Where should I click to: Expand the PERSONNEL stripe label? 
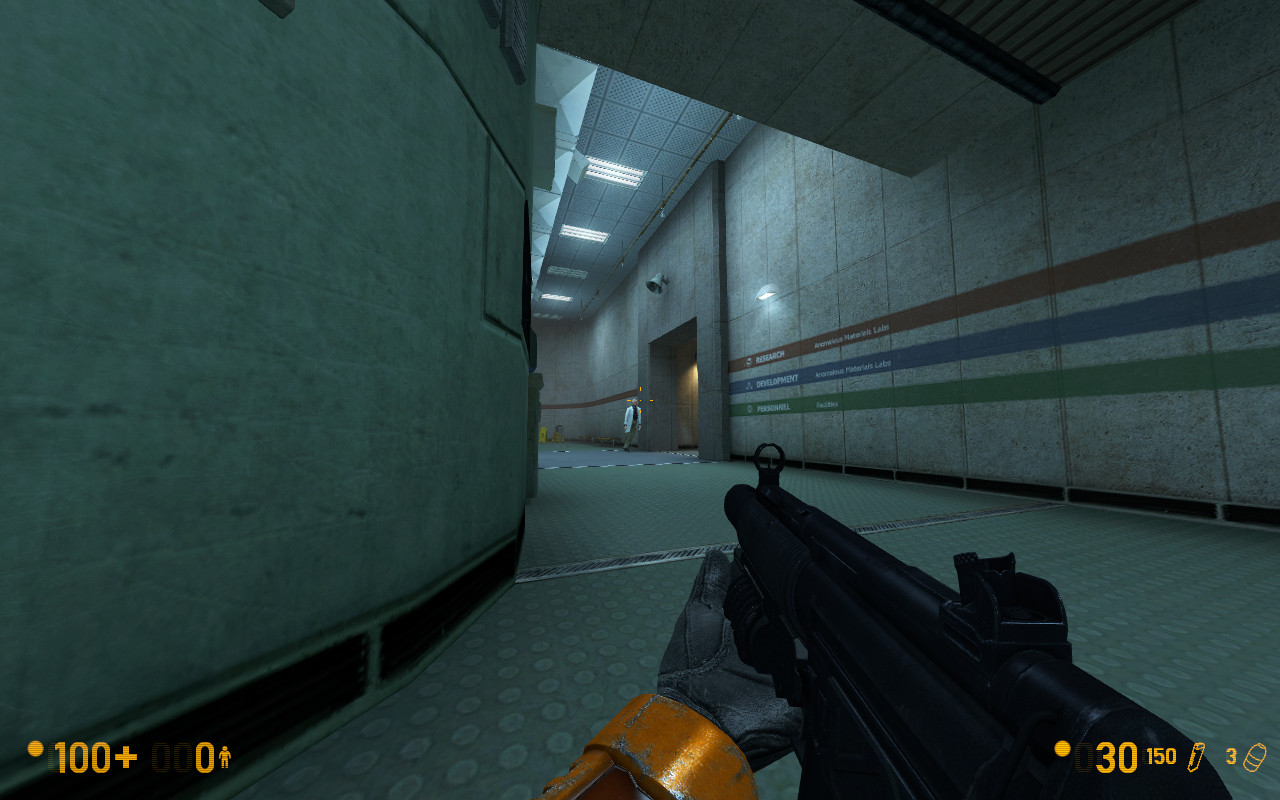pos(774,405)
